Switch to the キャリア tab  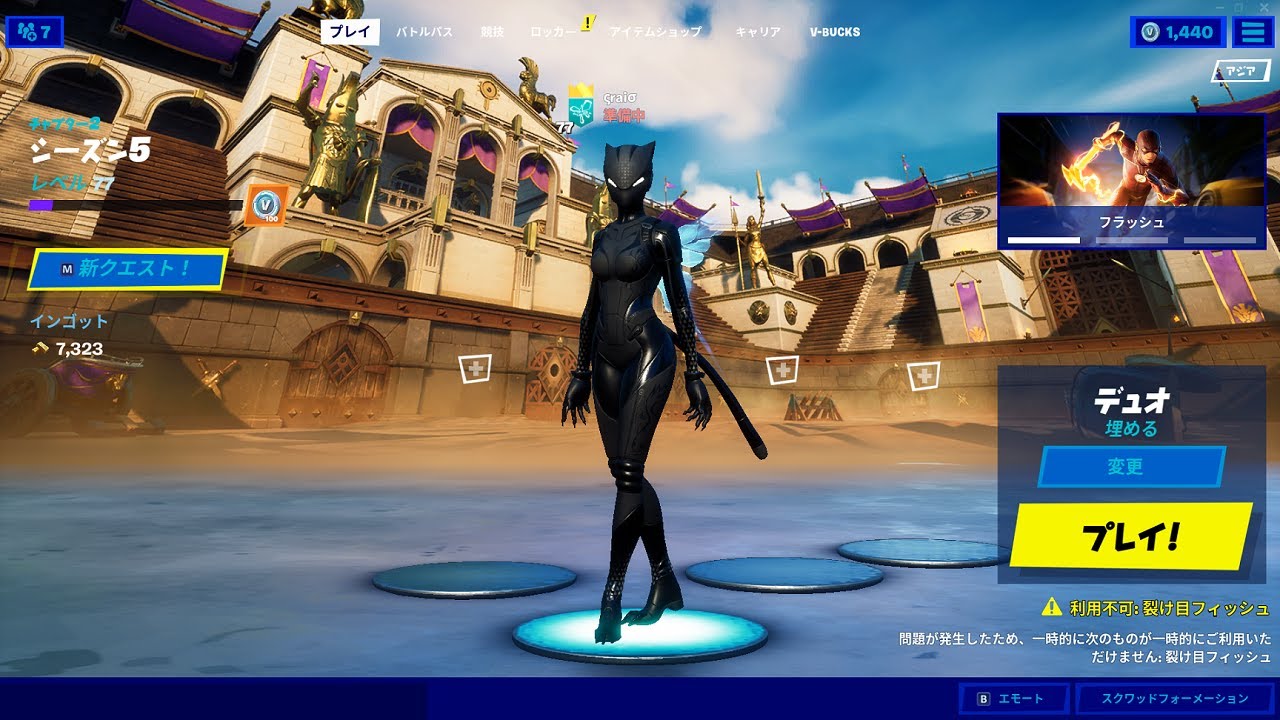(x=758, y=32)
